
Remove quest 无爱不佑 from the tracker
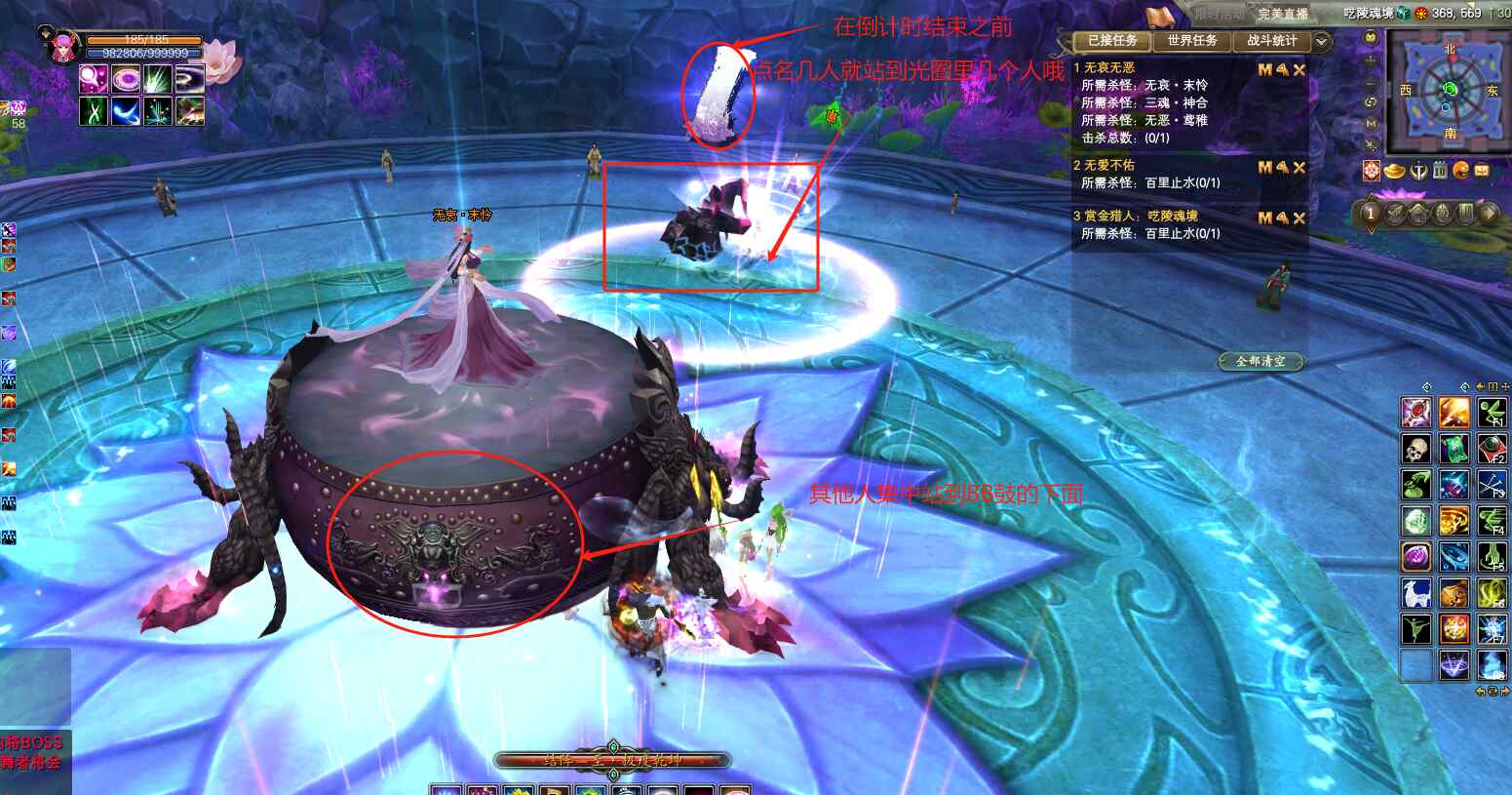coord(1299,168)
